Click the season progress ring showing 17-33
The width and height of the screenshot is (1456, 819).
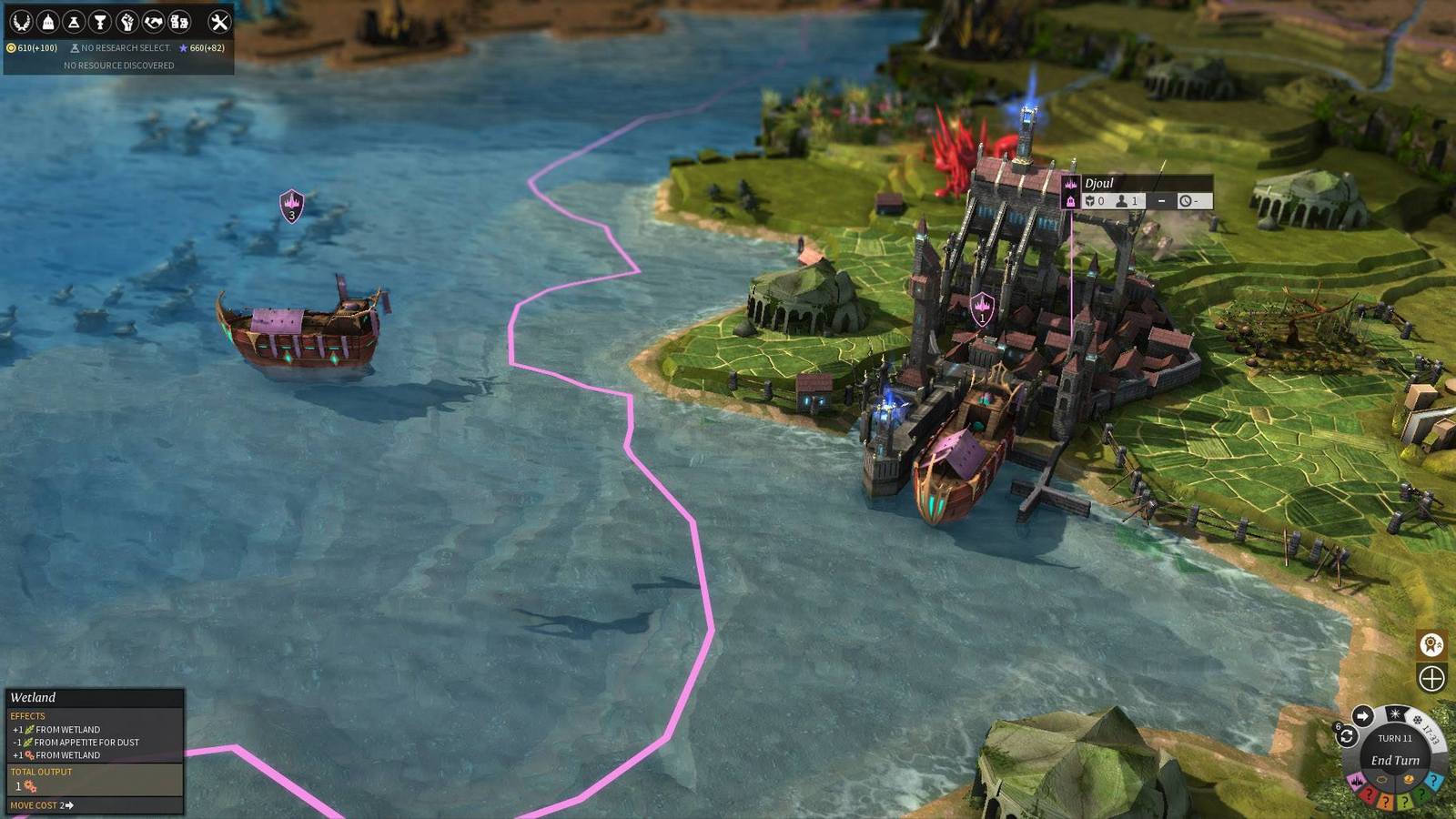tap(1430, 733)
